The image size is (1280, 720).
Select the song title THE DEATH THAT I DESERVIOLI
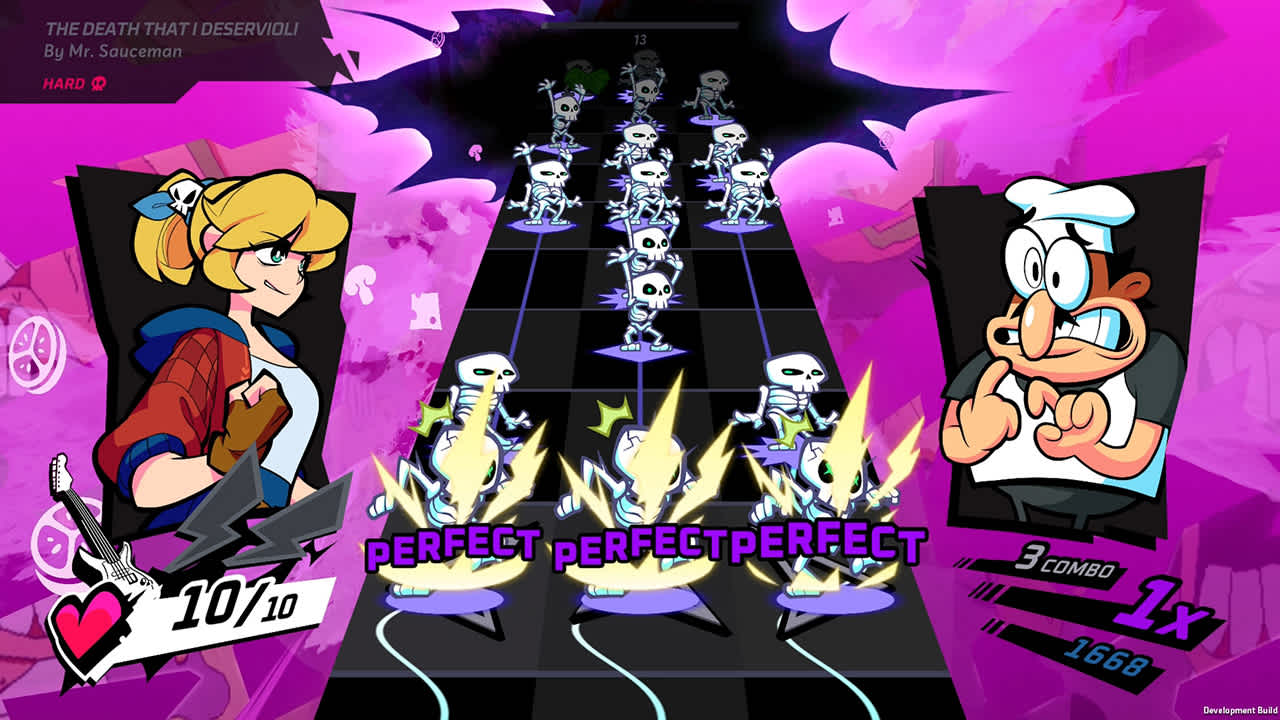(x=170, y=31)
